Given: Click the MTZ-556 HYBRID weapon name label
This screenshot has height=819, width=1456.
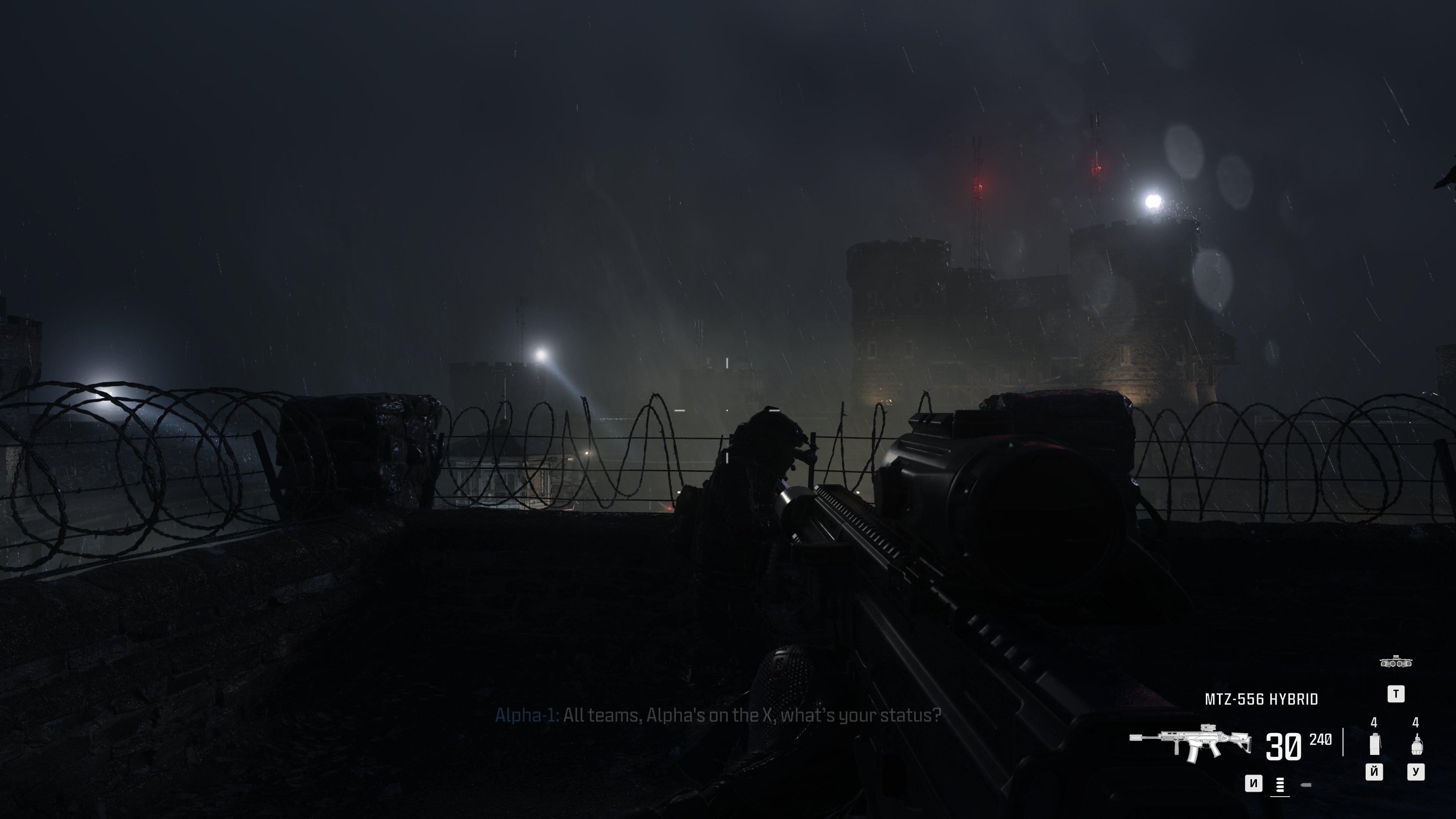Looking at the screenshot, I should pos(1261,698).
